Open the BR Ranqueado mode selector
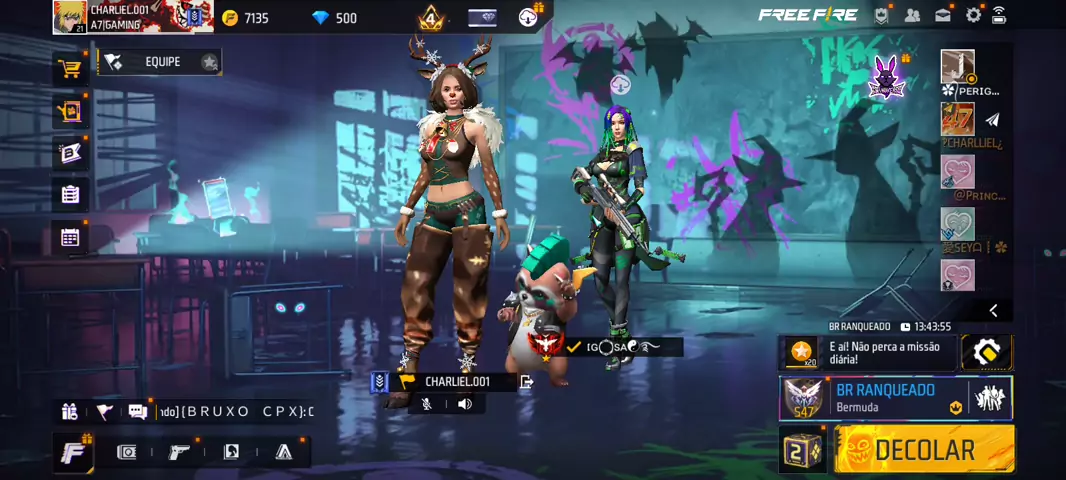Viewport: 1066px width, 480px height. pos(895,398)
